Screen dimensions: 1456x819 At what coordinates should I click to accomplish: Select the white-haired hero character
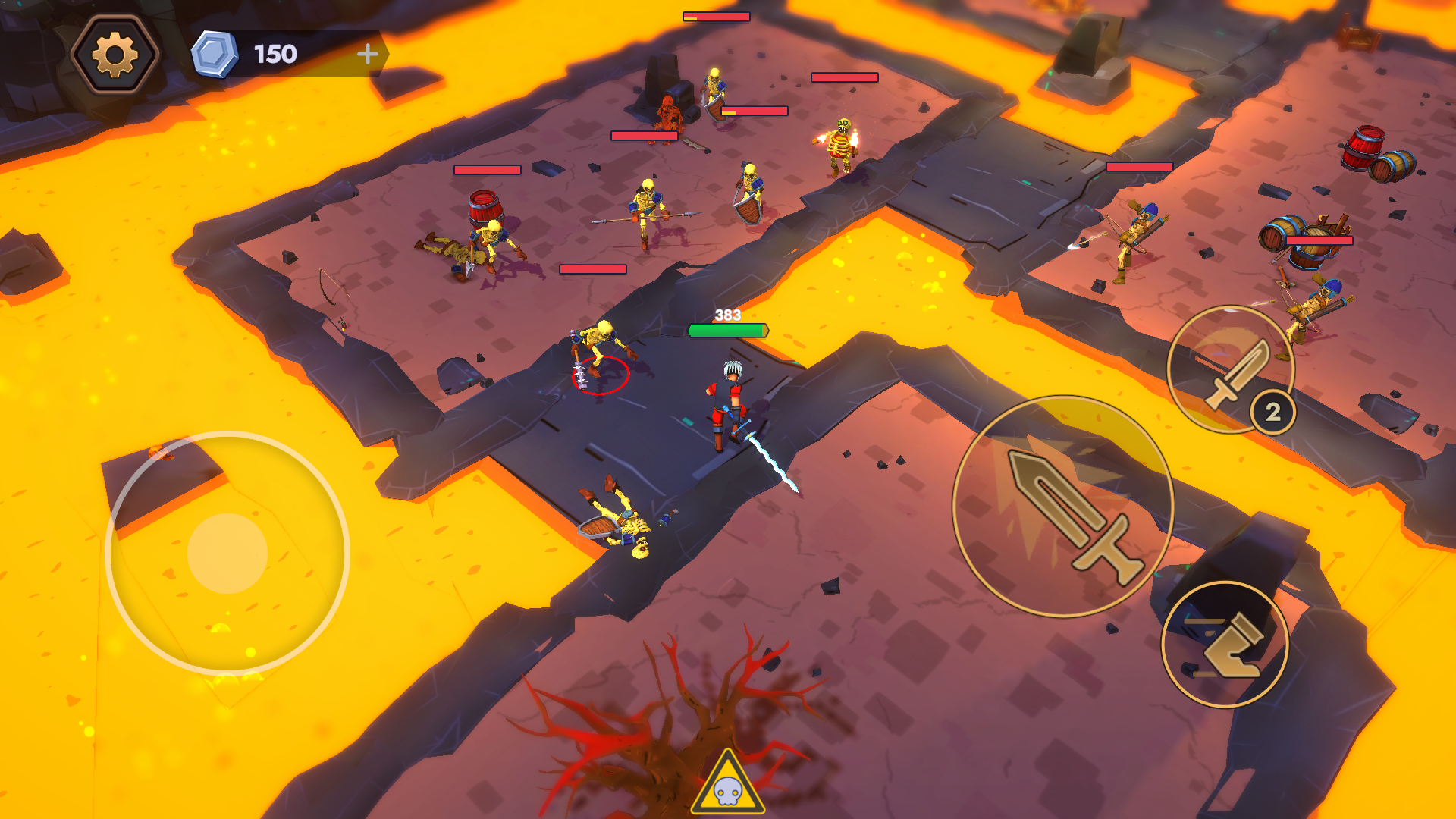pos(728,402)
